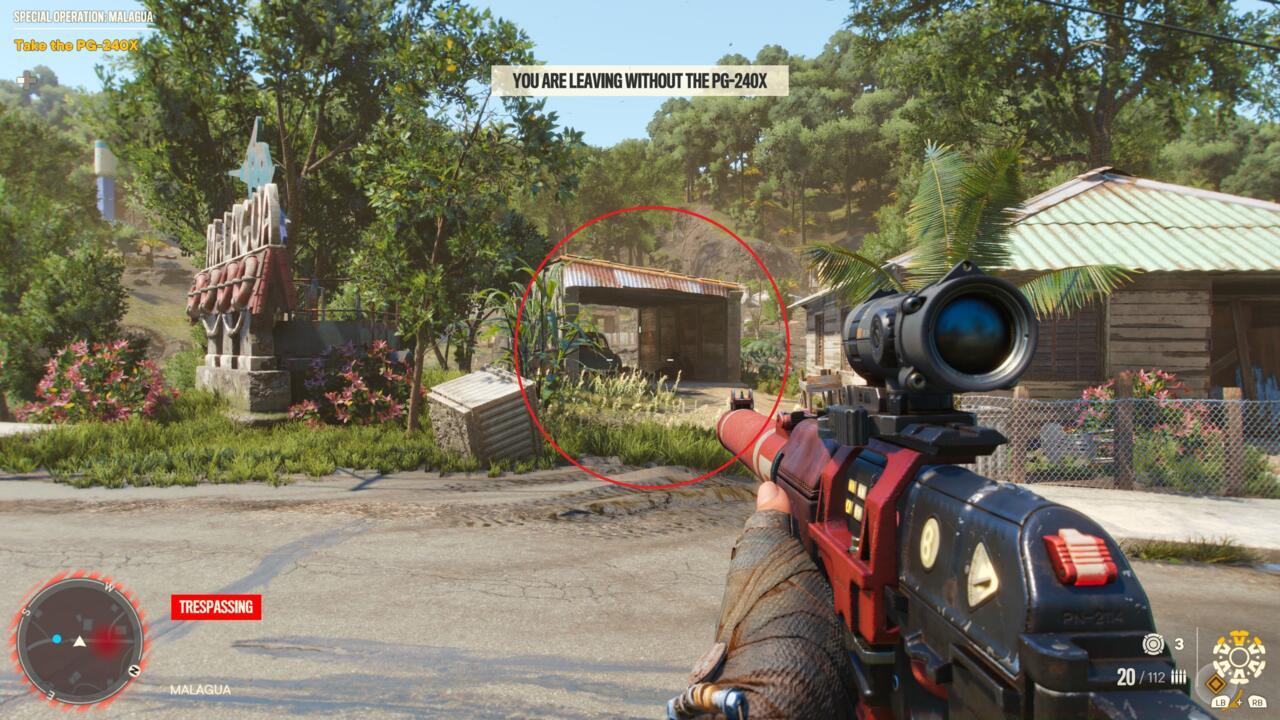
Task: Open the Take the PG-240X objective entry
Action: 75,45
